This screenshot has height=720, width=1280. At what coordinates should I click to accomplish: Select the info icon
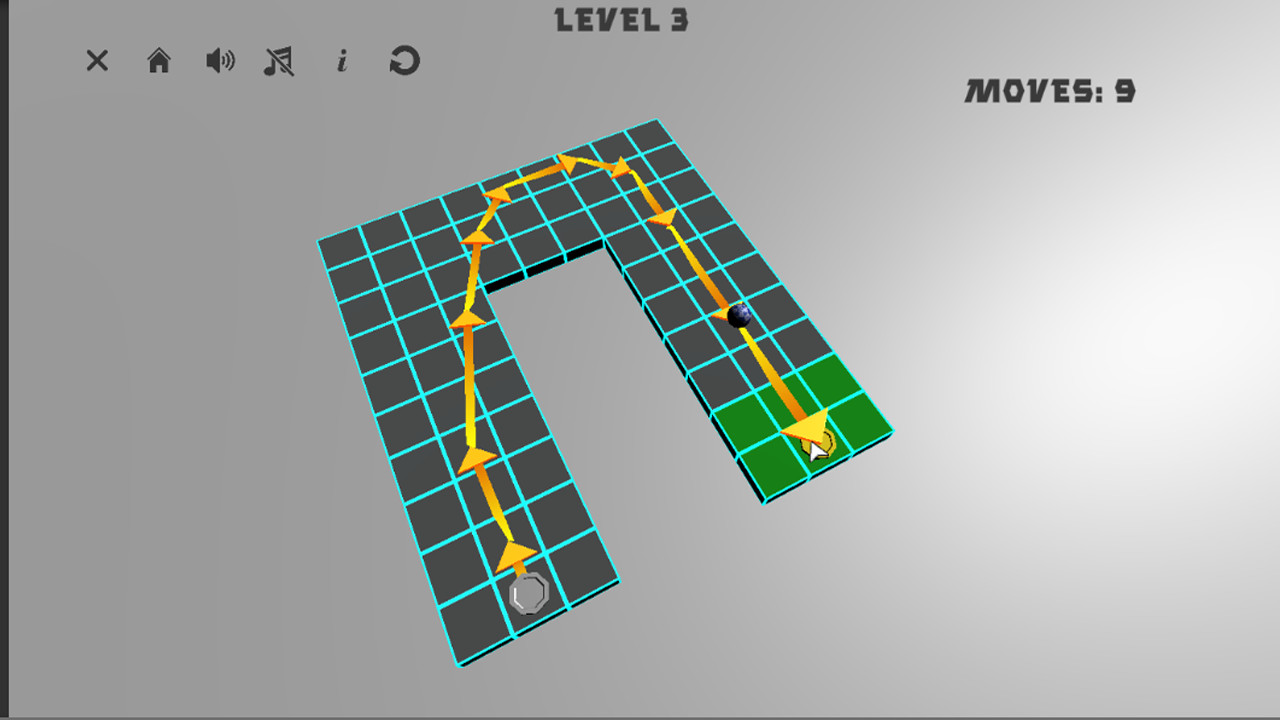pyautogui.click(x=343, y=61)
